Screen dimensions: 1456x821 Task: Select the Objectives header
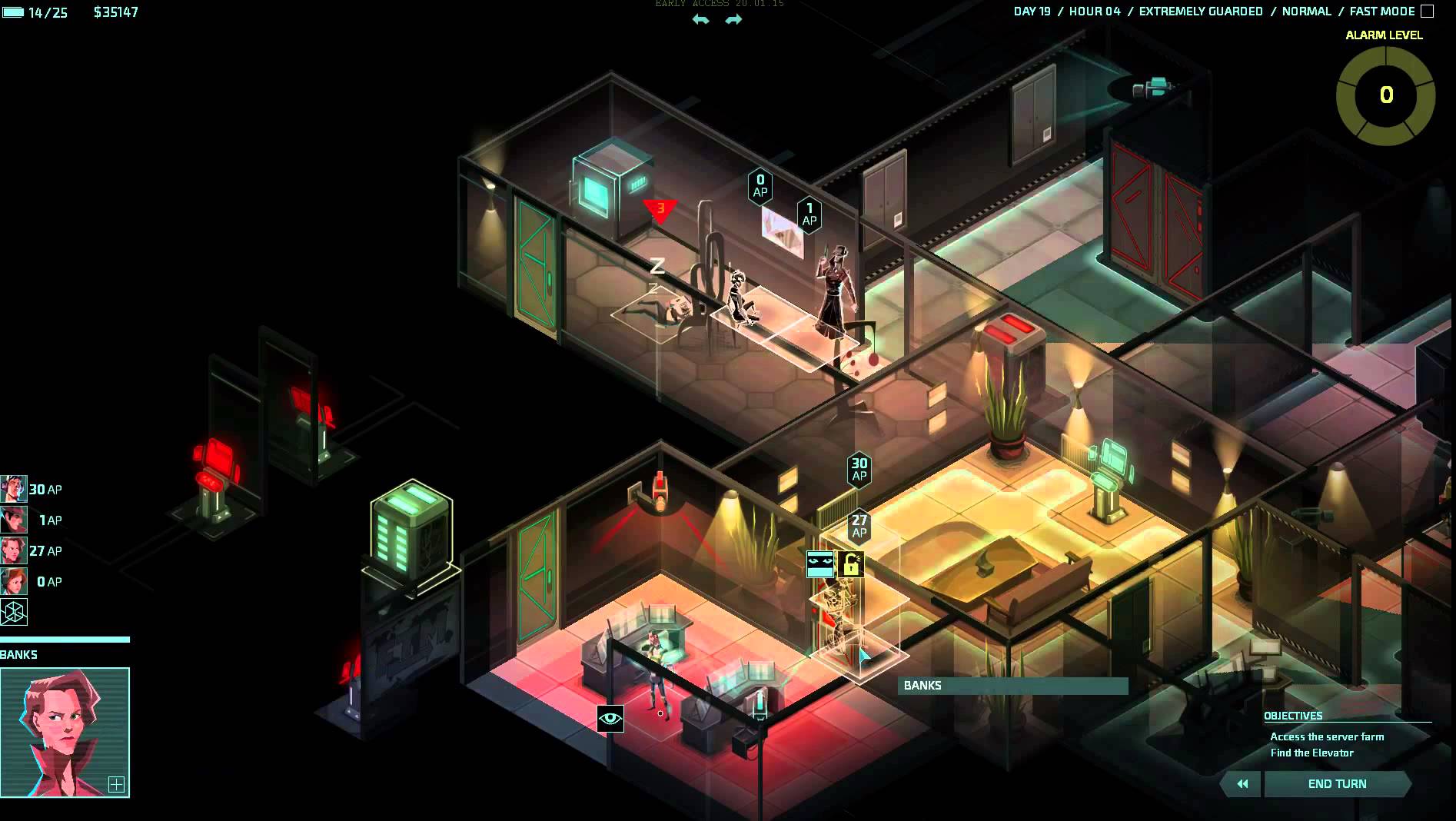[x=1293, y=716]
